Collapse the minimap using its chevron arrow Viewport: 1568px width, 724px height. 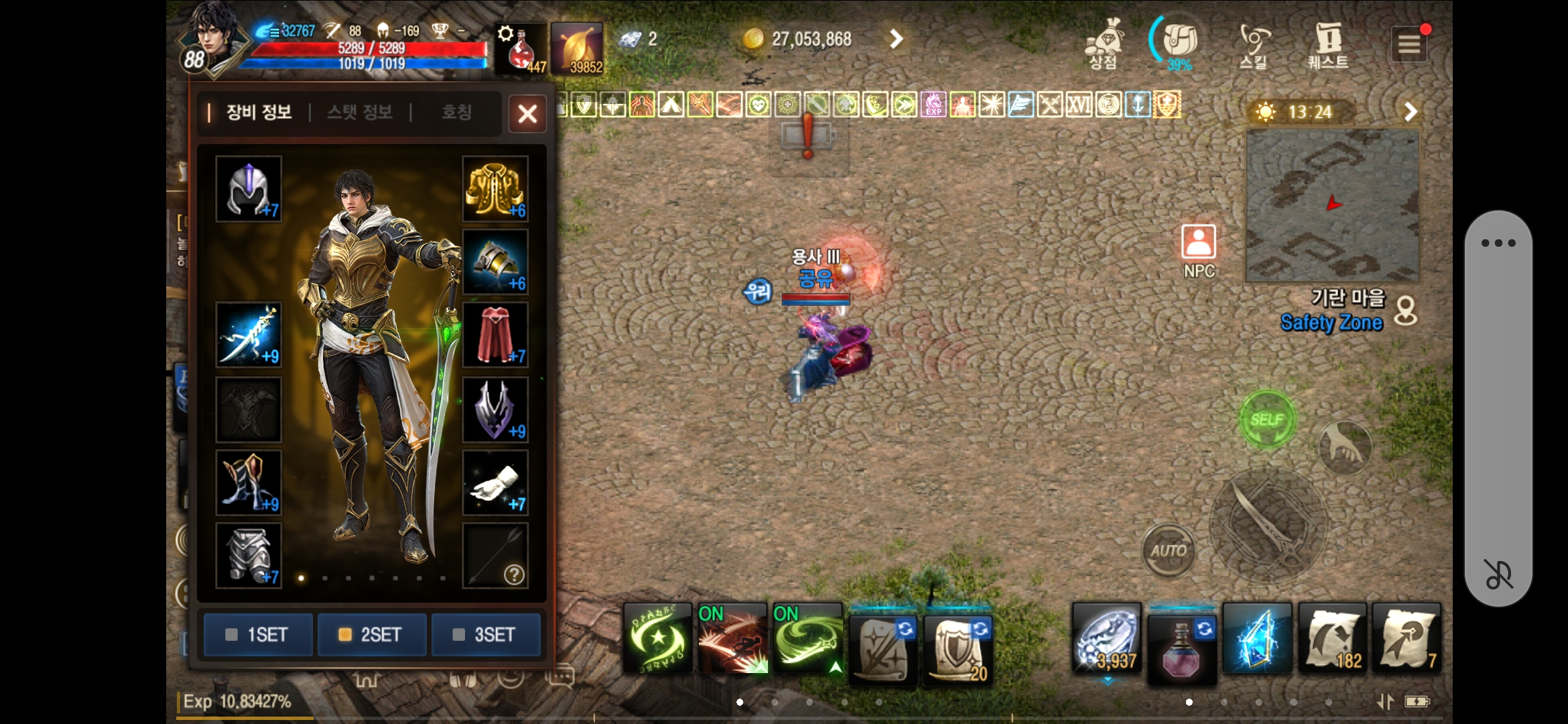pos(1412,111)
